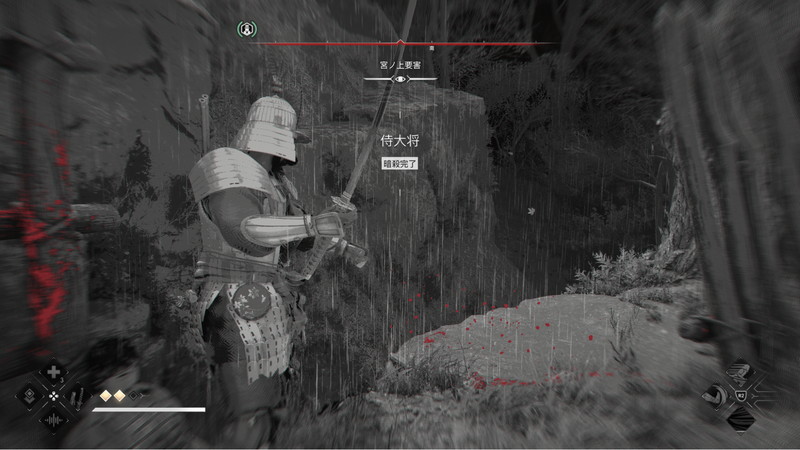This screenshot has height=450, width=800.
Task: Click the 暗殺完了 assassination label
Action: [x=400, y=163]
